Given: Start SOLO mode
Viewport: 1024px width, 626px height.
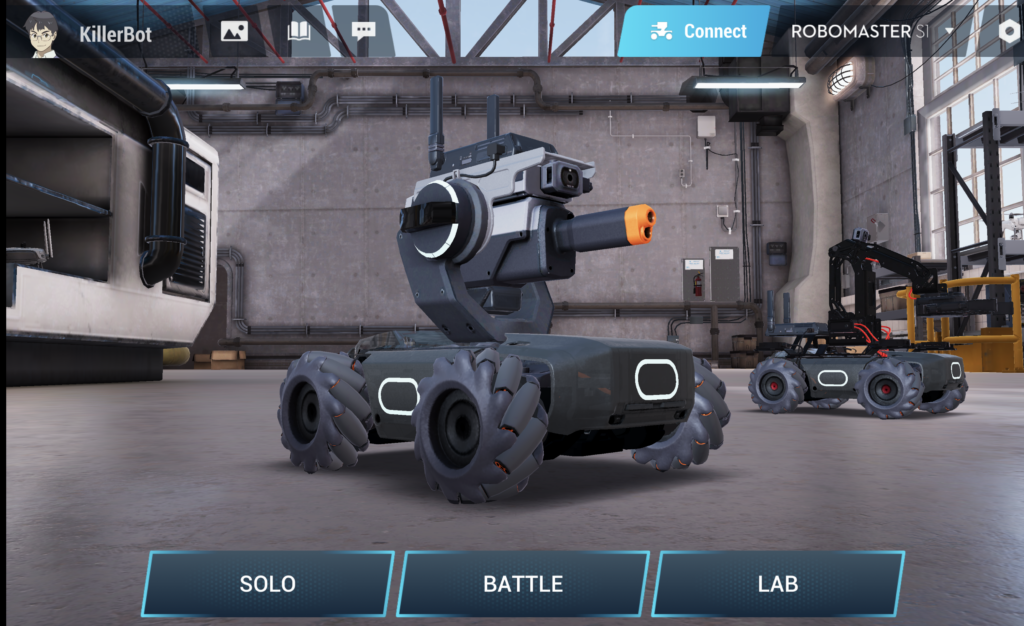Looking at the screenshot, I should tap(267, 583).
